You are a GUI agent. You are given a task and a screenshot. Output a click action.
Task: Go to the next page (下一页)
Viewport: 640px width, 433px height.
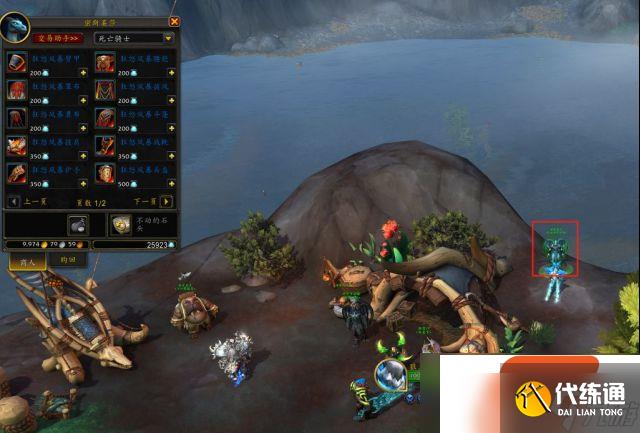[x=167, y=202]
